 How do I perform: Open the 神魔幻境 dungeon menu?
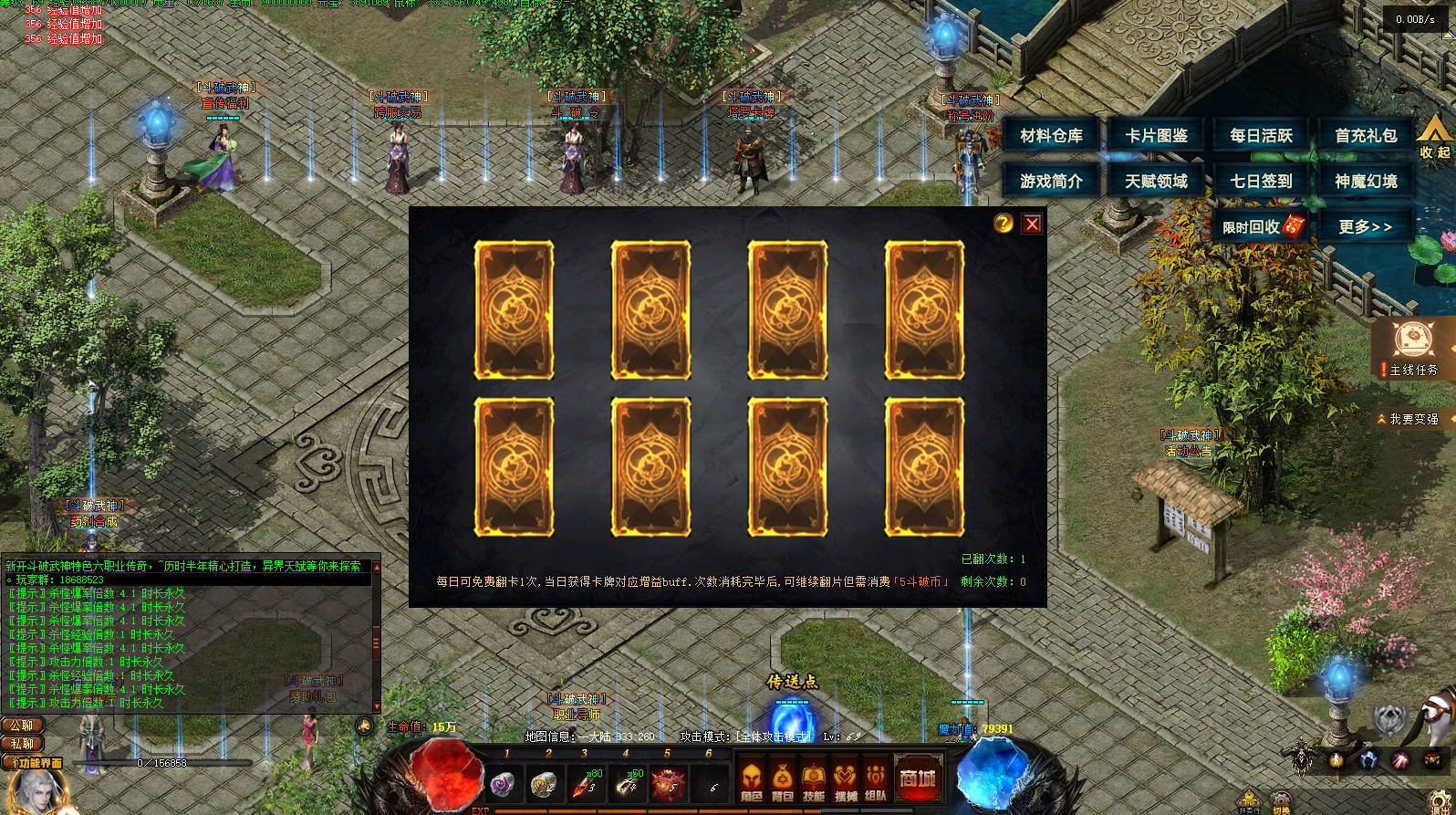point(1366,182)
